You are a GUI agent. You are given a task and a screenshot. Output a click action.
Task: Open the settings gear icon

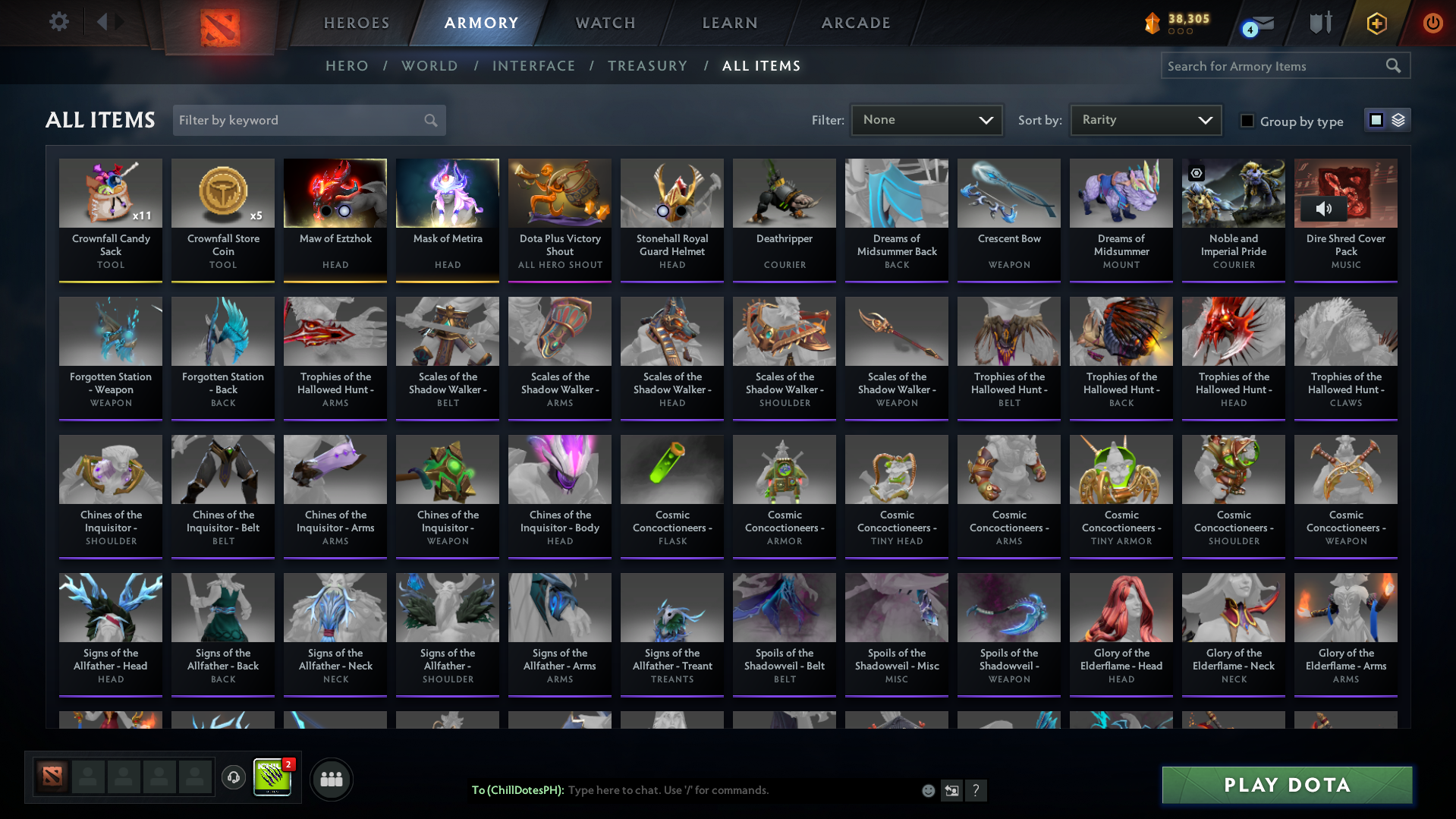tap(58, 22)
